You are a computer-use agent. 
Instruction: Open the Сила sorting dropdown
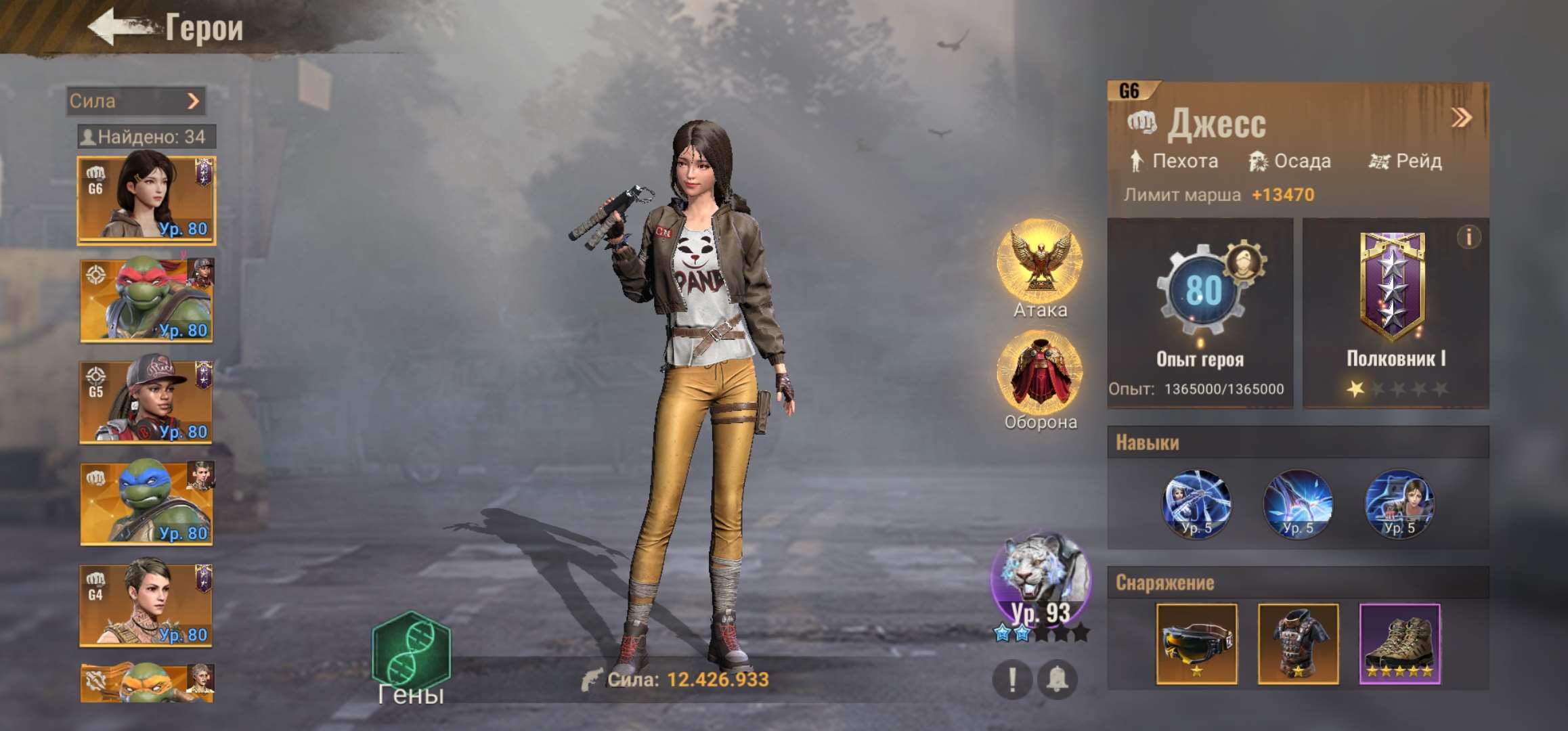(135, 102)
